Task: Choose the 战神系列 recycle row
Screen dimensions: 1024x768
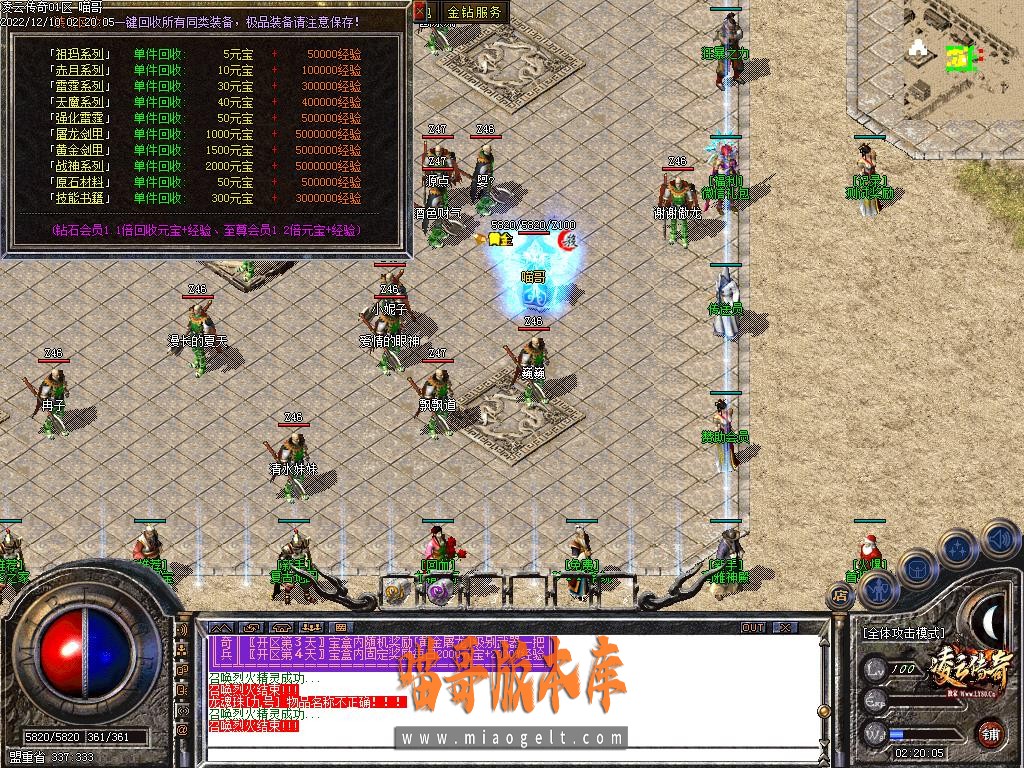Action: 80,166
